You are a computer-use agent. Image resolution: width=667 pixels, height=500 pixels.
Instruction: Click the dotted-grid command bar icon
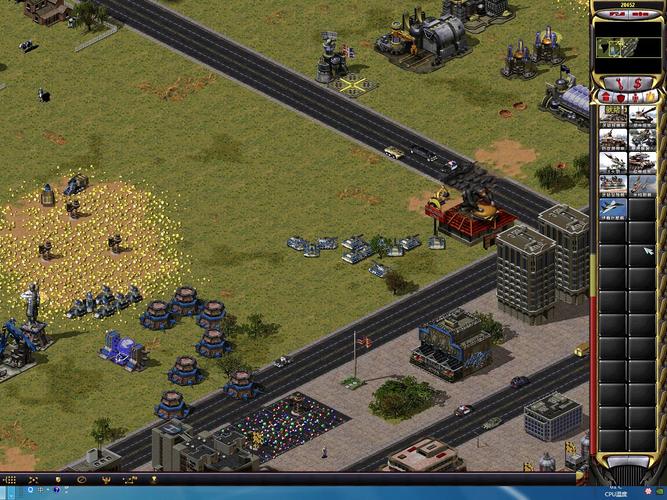(10, 479)
